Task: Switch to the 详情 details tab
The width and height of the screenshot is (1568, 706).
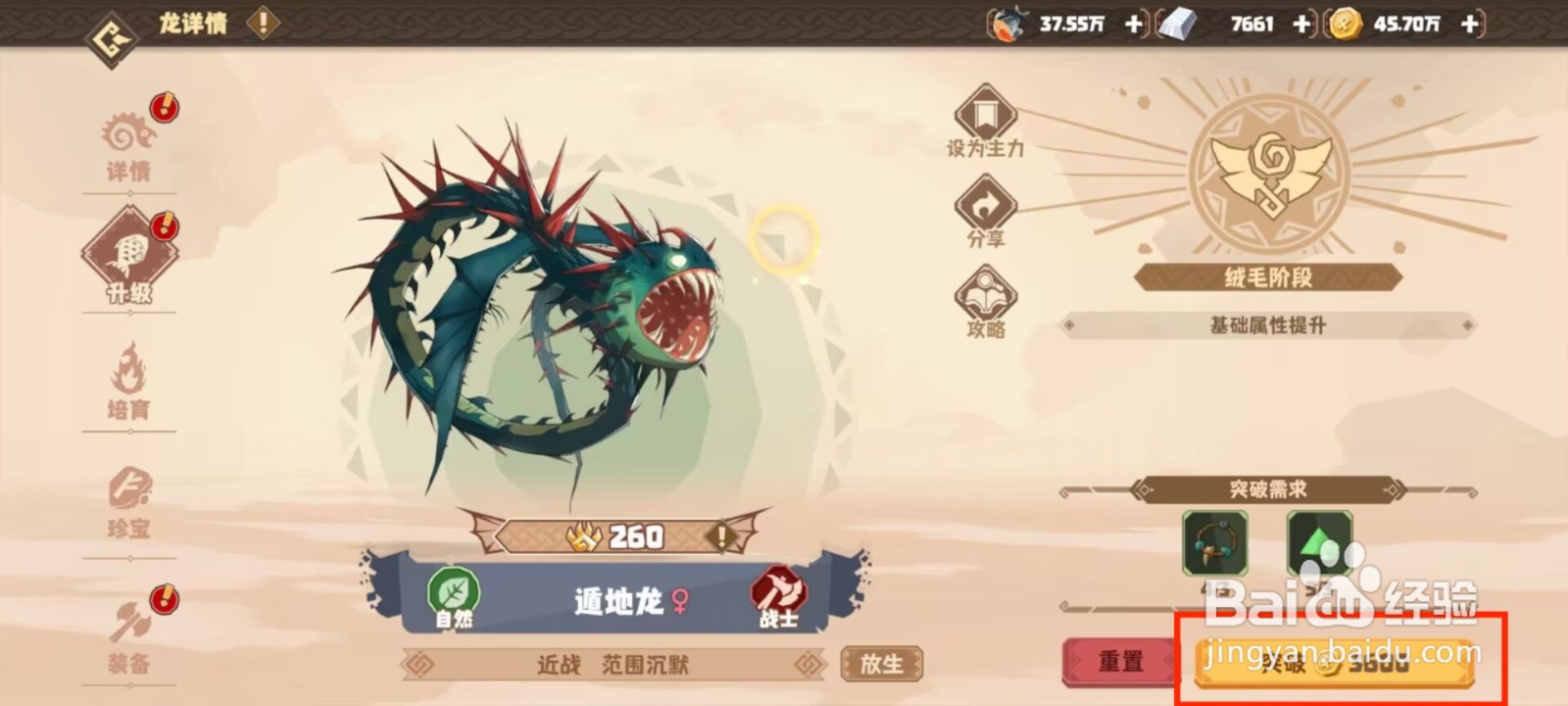Action: 128,142
